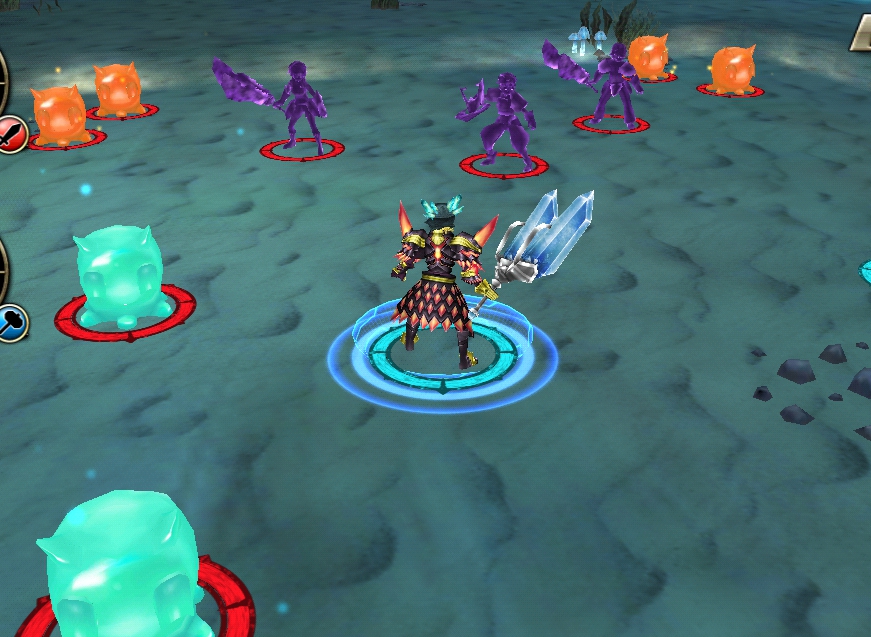Select the blue hammer icon

pyautogui.click(x=11, y=322)
